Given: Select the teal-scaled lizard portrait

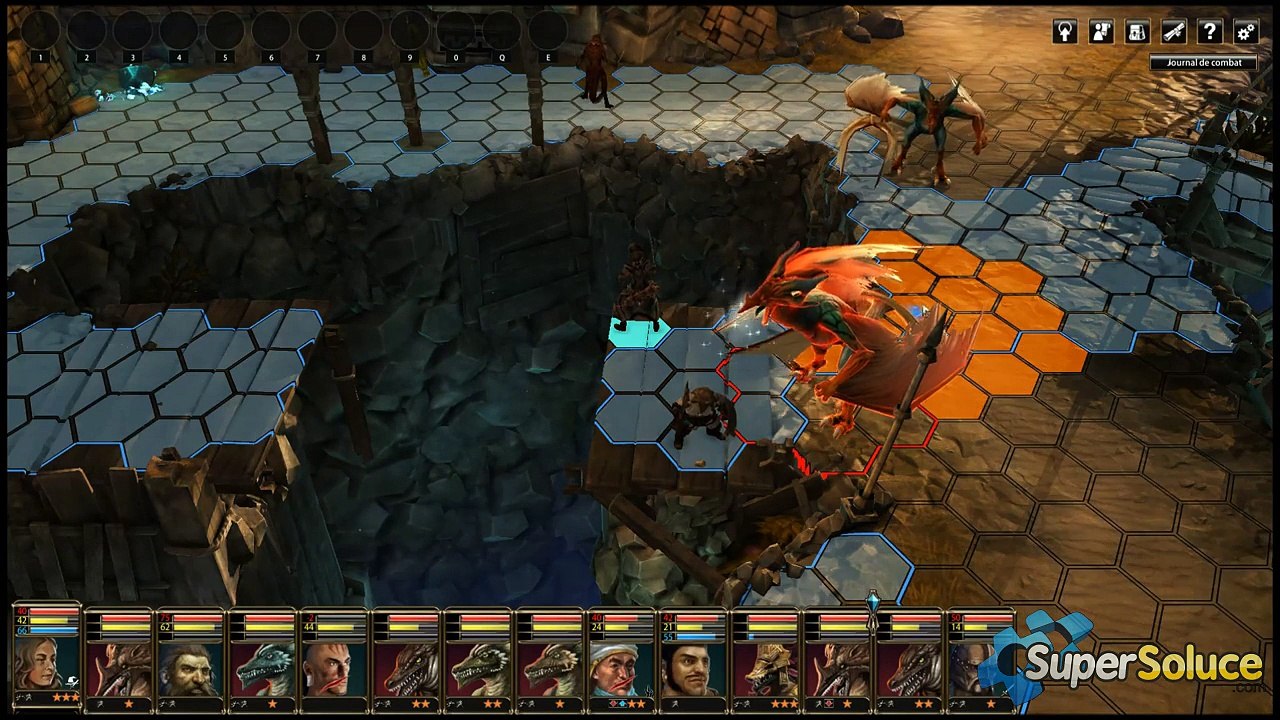Looking at the screenshot, I should [262, 668].
